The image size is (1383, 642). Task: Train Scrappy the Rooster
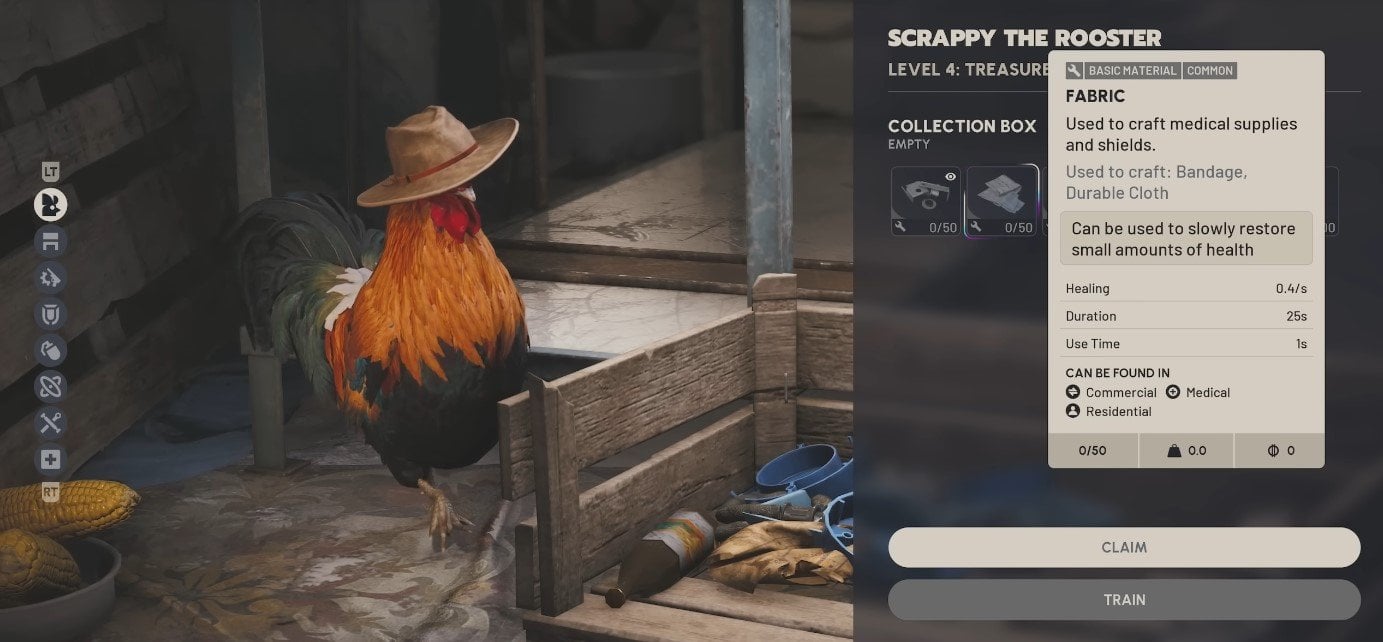point(1124,600)
